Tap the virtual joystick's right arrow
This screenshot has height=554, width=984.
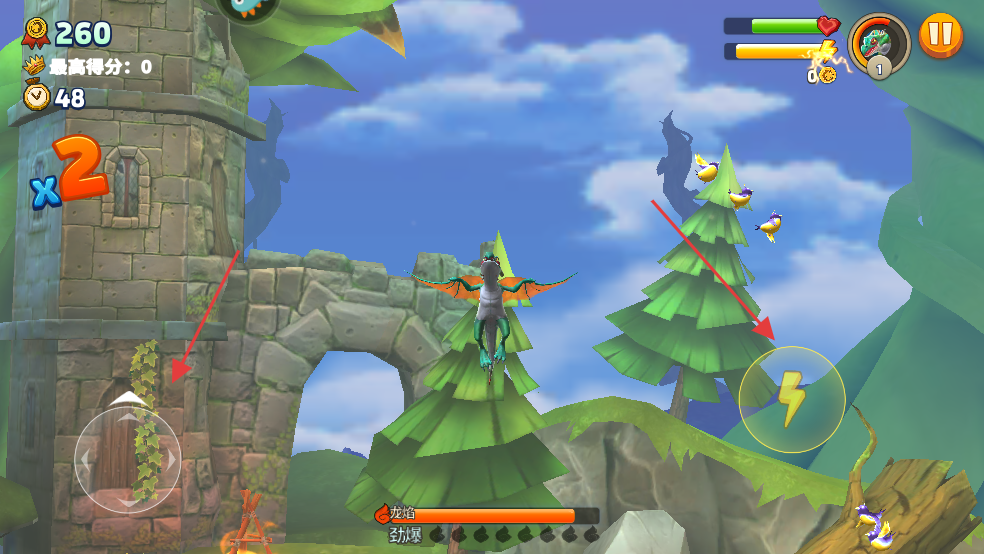[170, 460]
